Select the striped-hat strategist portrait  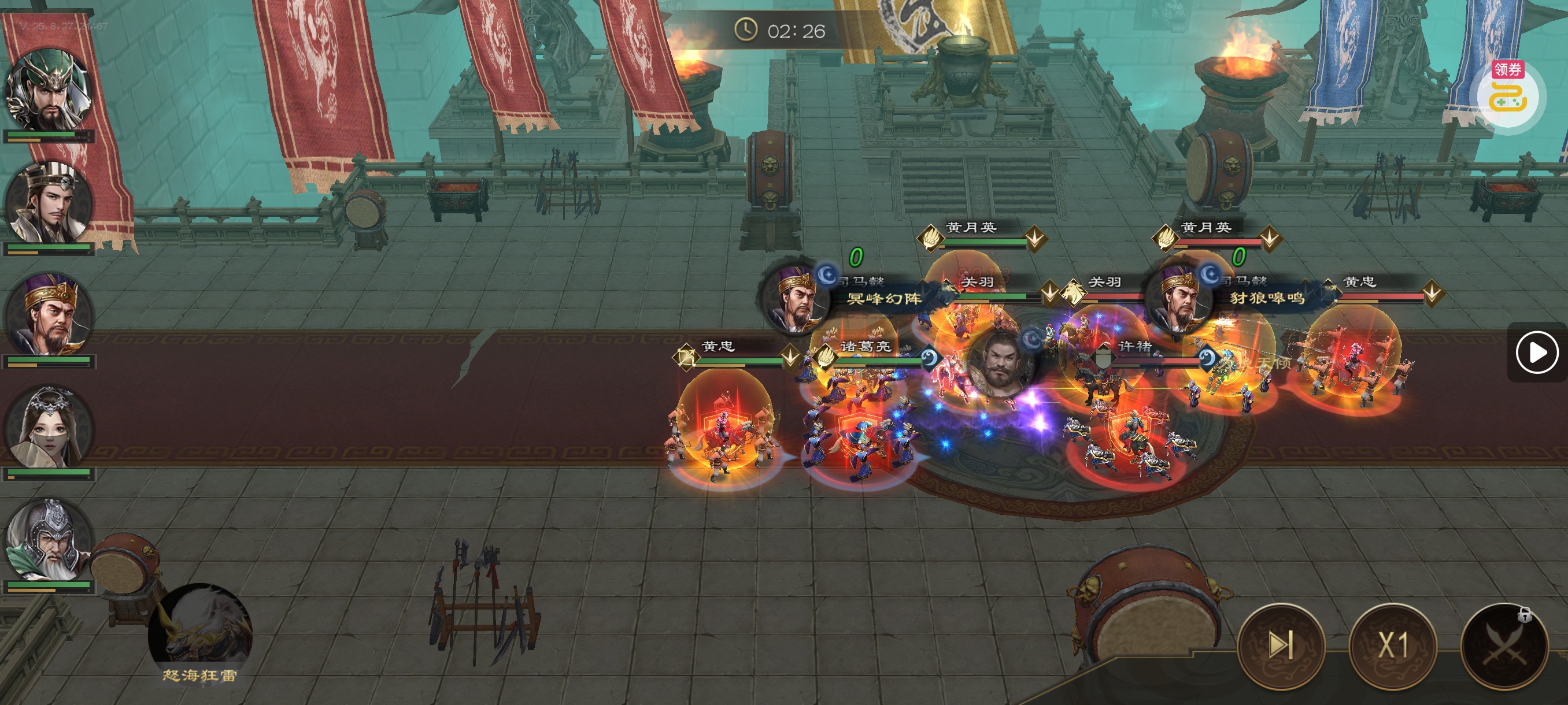click(x=49, y=204)
